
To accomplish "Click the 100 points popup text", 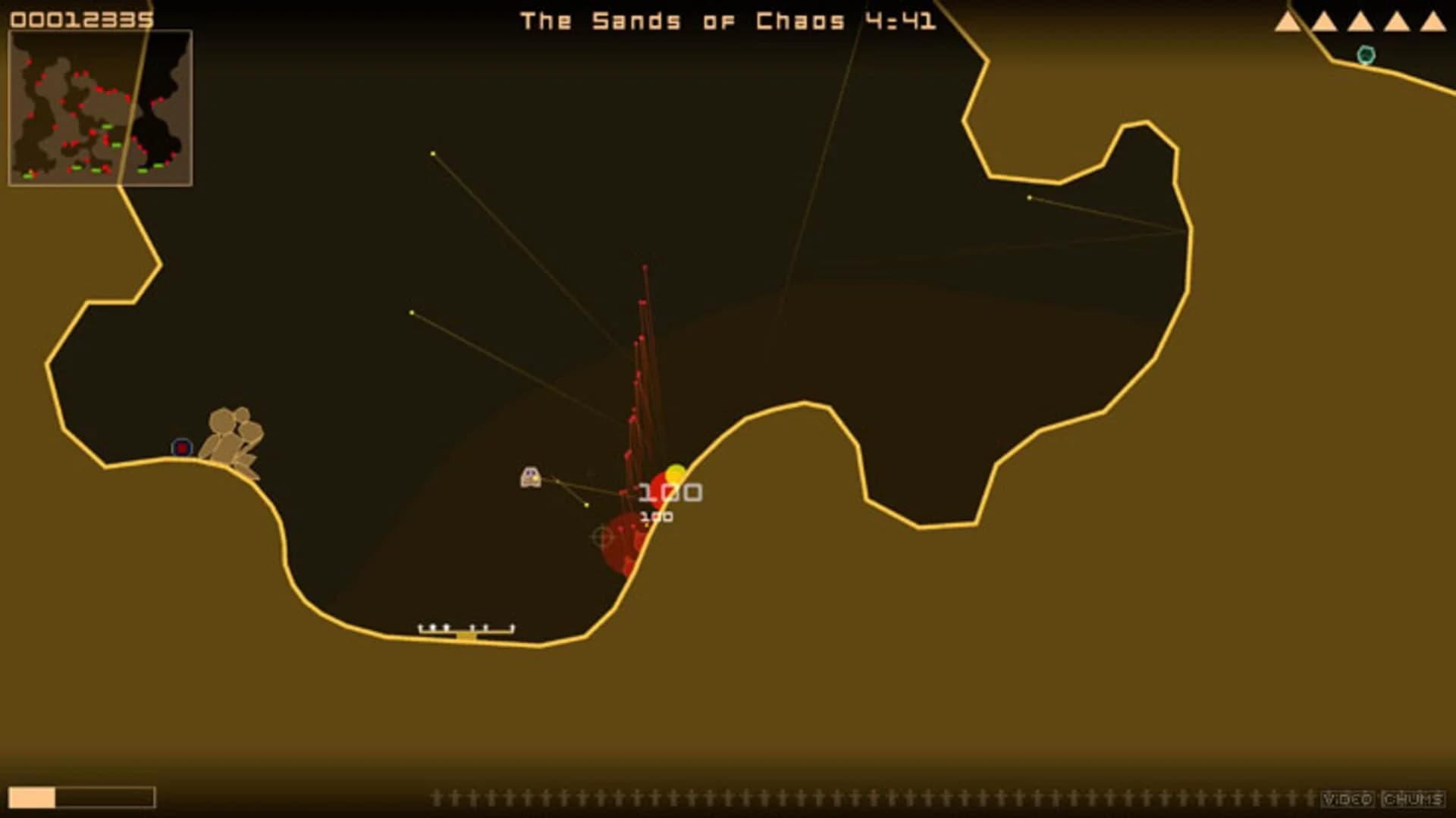I will pyautogui.click(x=669, y=491).
